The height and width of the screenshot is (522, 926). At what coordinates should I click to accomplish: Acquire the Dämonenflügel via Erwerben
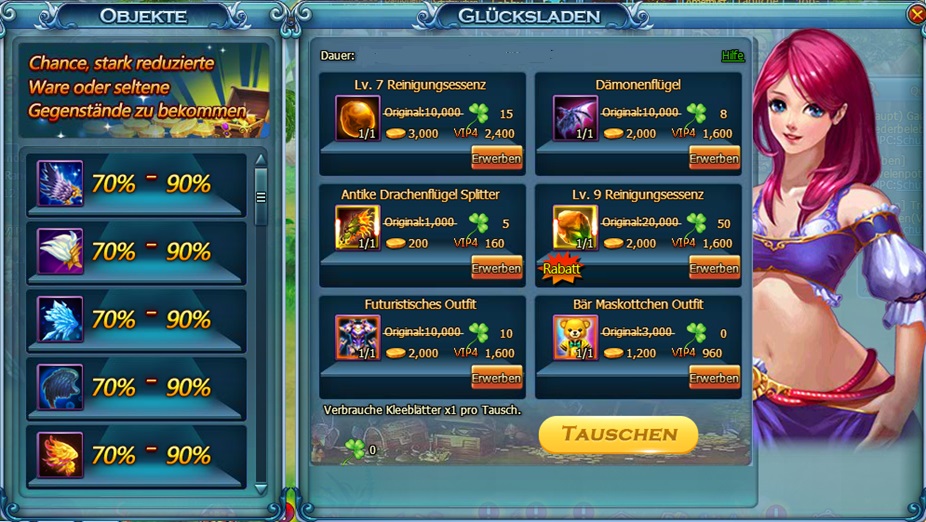pyautogui.click(x=714, y=158)
